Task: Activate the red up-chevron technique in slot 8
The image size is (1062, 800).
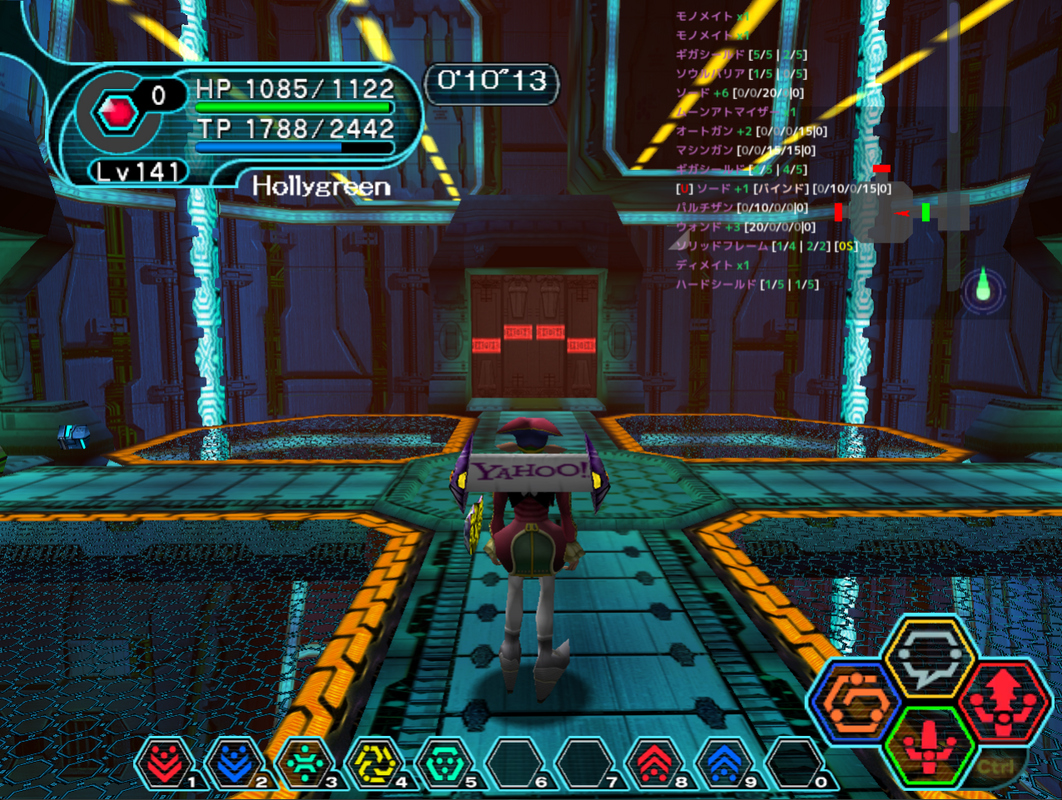Action: pyautogui.click(x=652, y=763)
